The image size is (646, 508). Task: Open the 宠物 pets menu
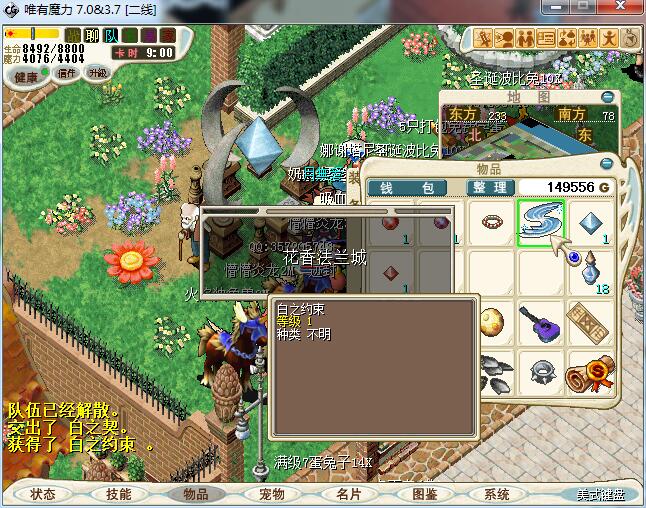[272, 494]
